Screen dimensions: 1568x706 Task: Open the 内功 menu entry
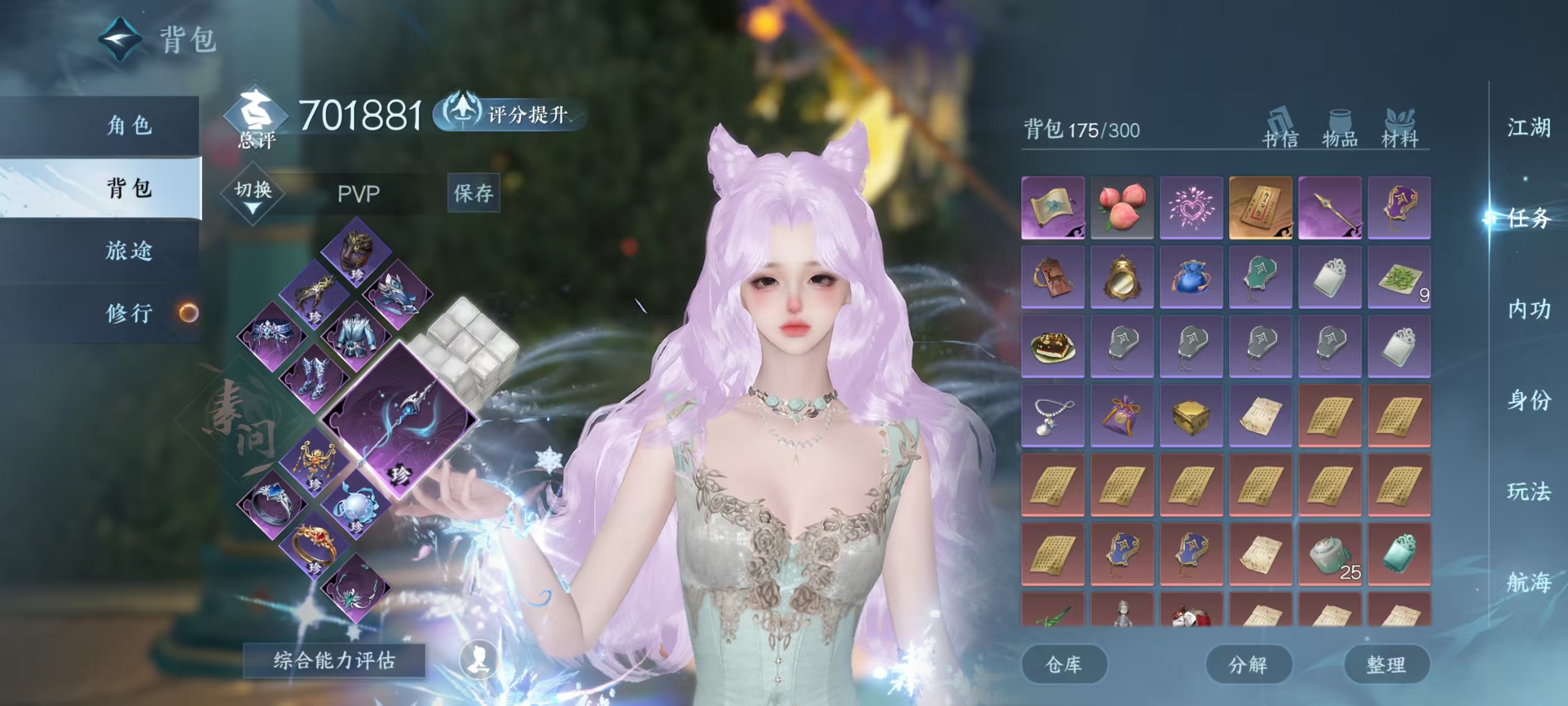1528,309
